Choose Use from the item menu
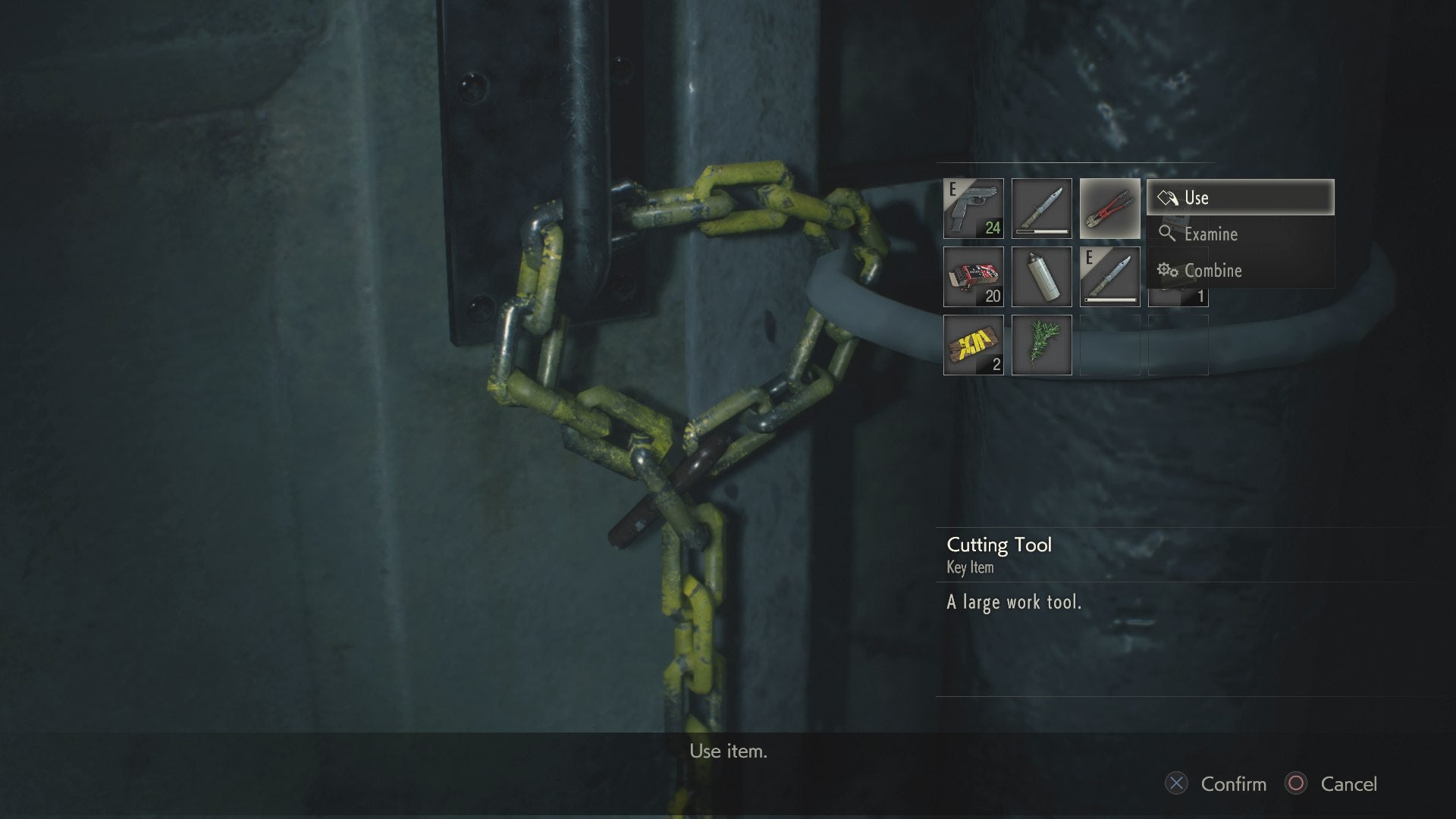Screen dimensions: 1456x819 tap(1213, 197)
